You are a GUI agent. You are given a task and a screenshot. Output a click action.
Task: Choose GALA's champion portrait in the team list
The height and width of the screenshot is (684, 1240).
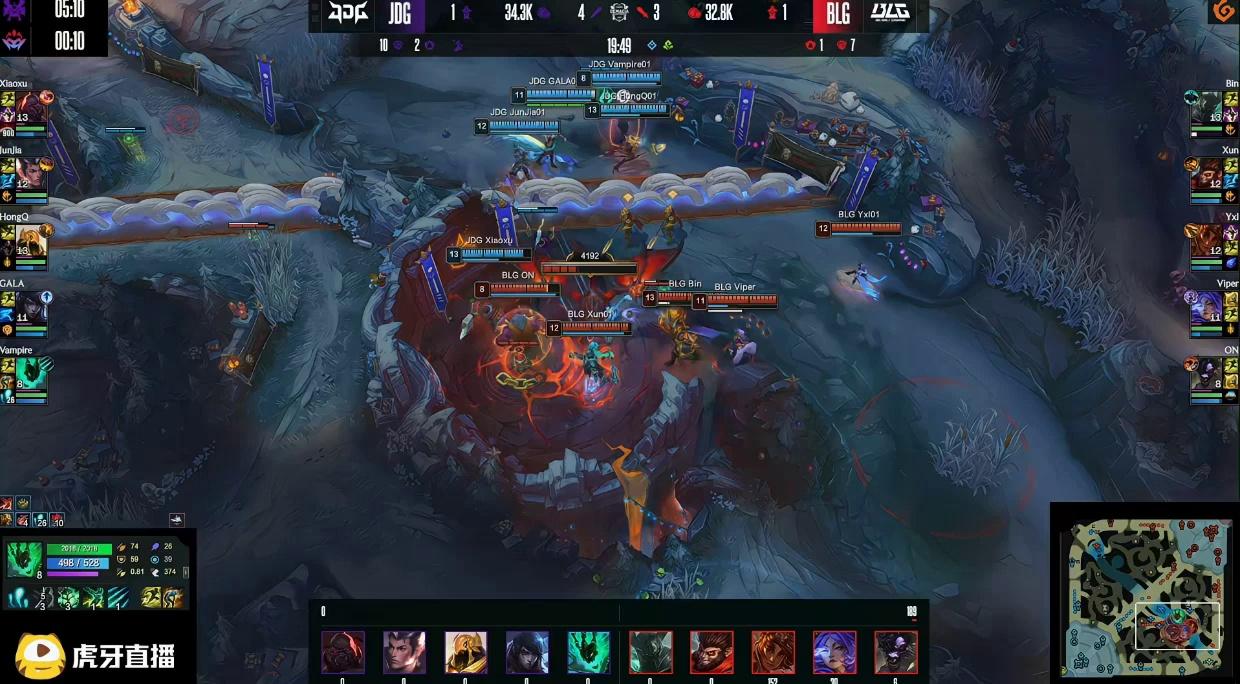(30, 307)
